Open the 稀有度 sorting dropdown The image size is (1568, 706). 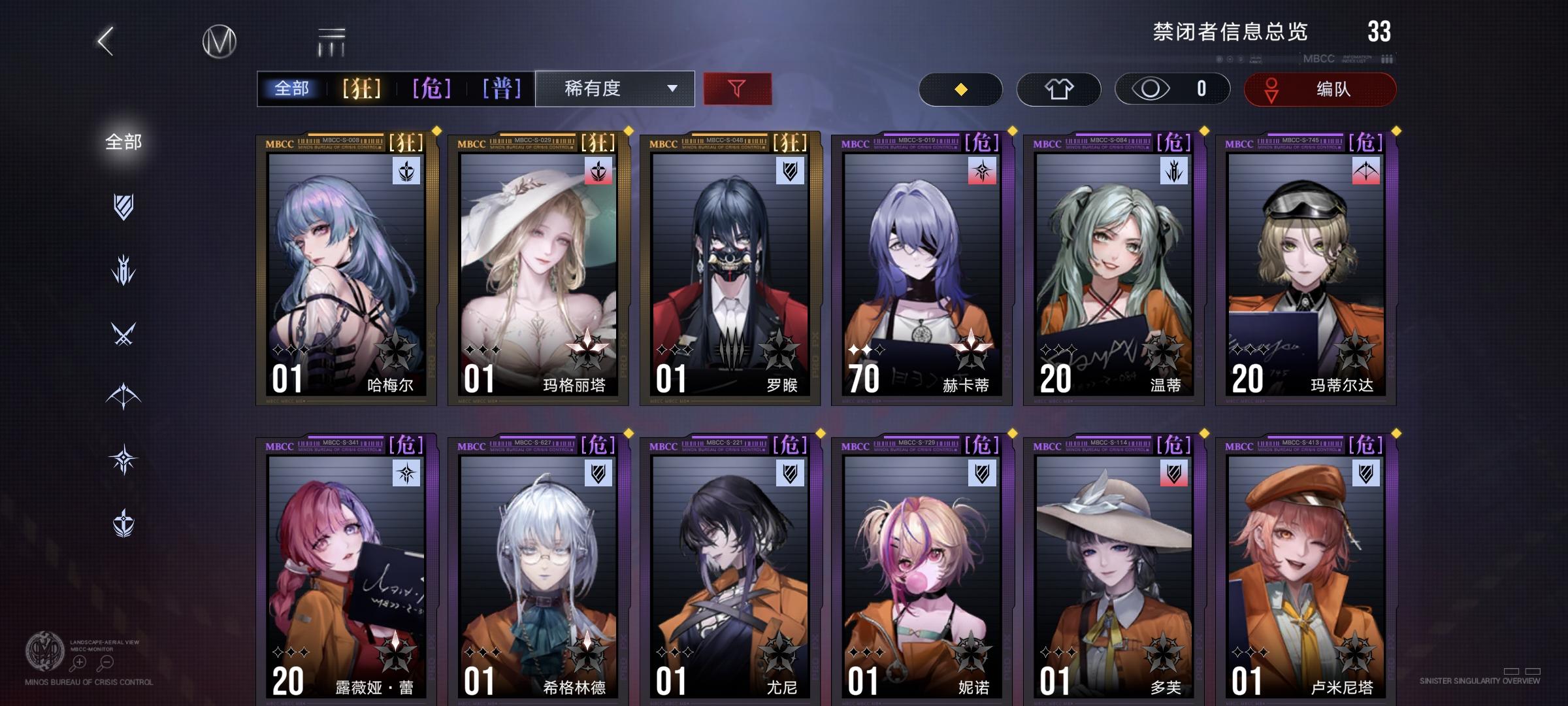[615, 88]
